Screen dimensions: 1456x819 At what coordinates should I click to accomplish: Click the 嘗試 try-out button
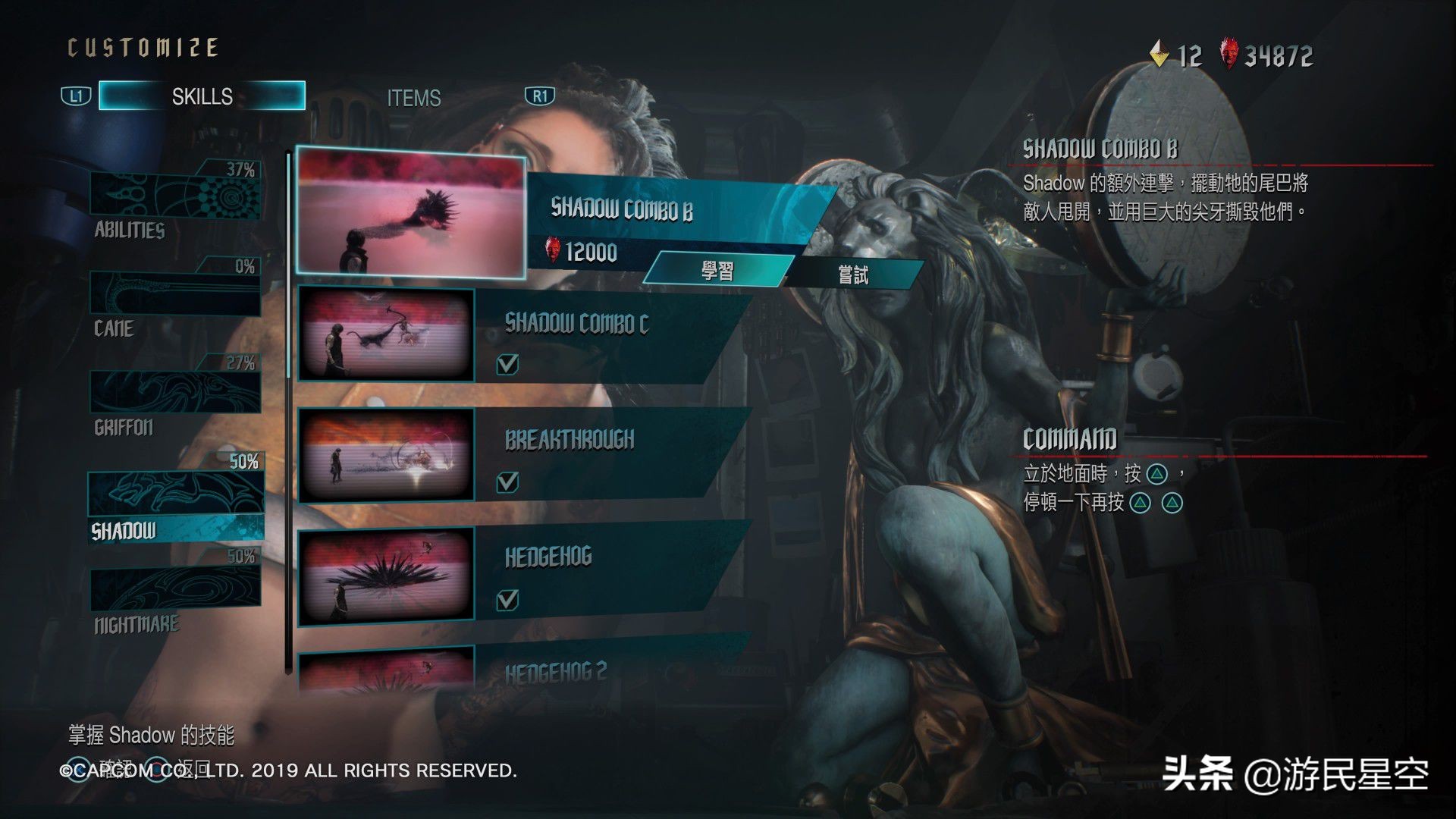click(853, 275)
